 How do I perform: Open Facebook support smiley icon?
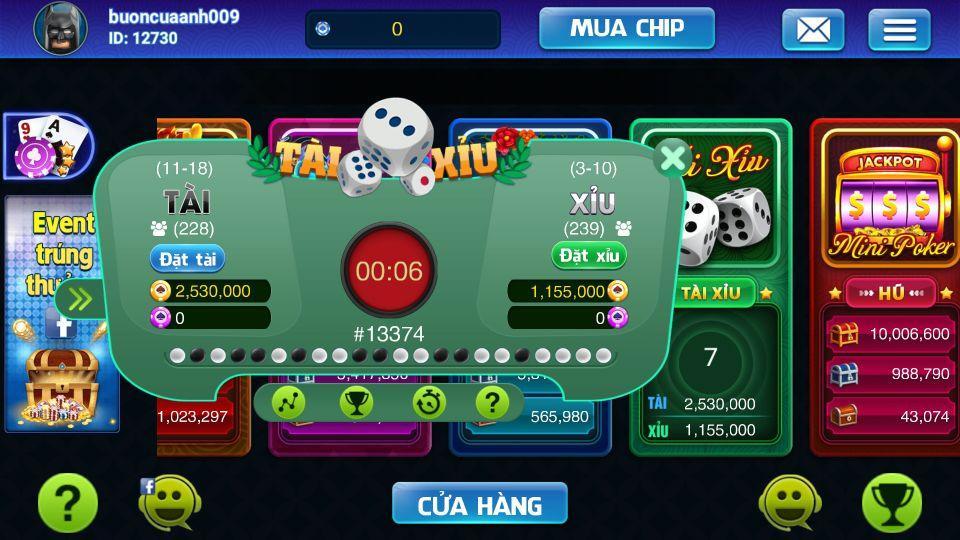(x=164, y=503)
